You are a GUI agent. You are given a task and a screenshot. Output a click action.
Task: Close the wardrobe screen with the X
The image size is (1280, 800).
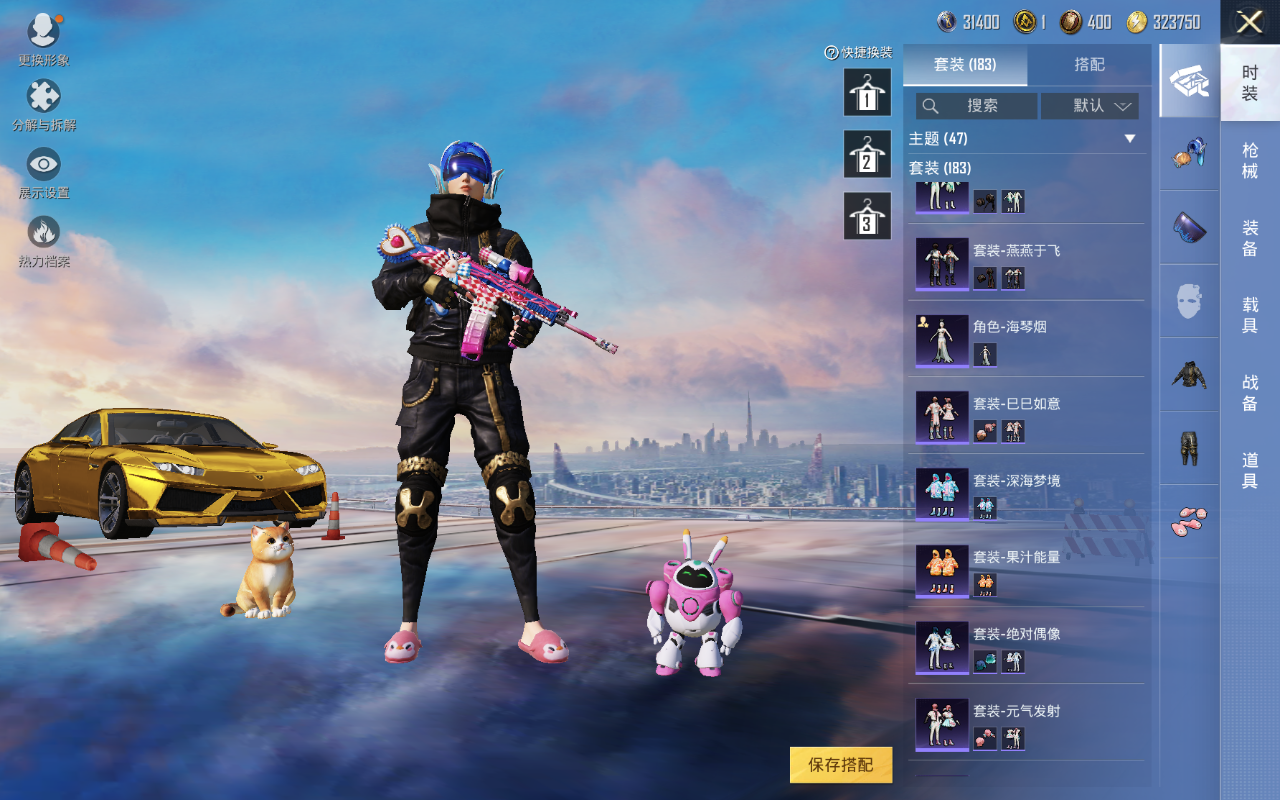pos(1249,22)
